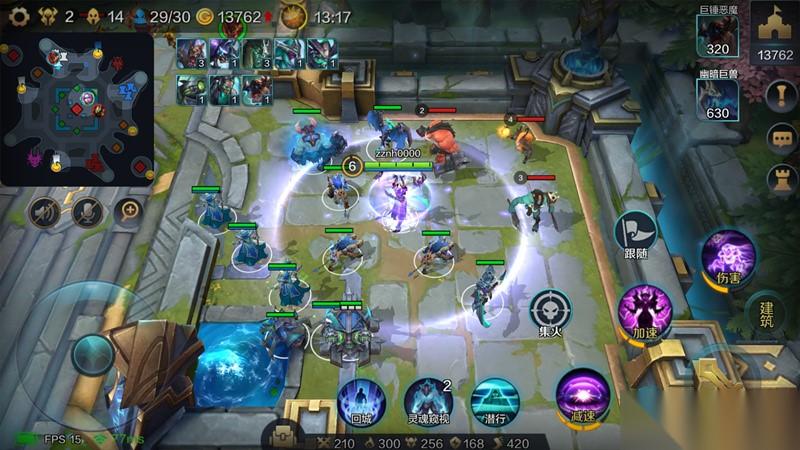Select the 跟随 follow flag command
This screenshot has width=800, height=450.
635,236
